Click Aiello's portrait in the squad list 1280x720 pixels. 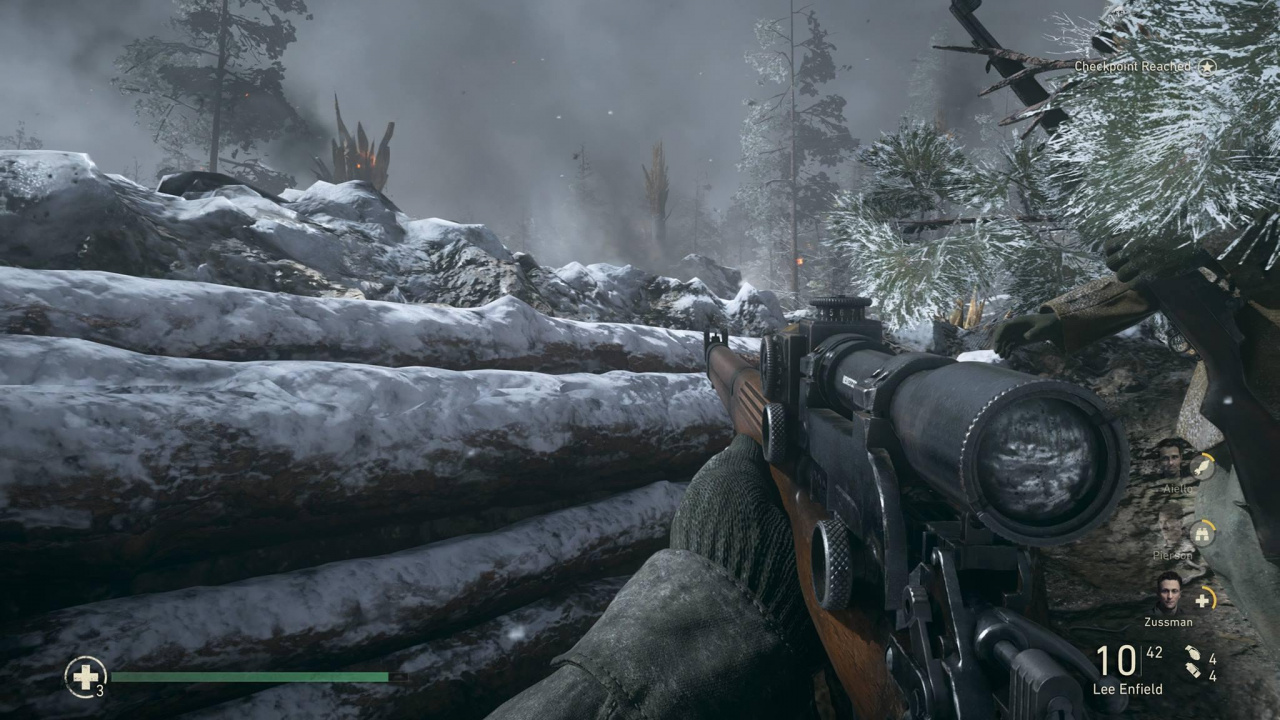click(1172, 463)
